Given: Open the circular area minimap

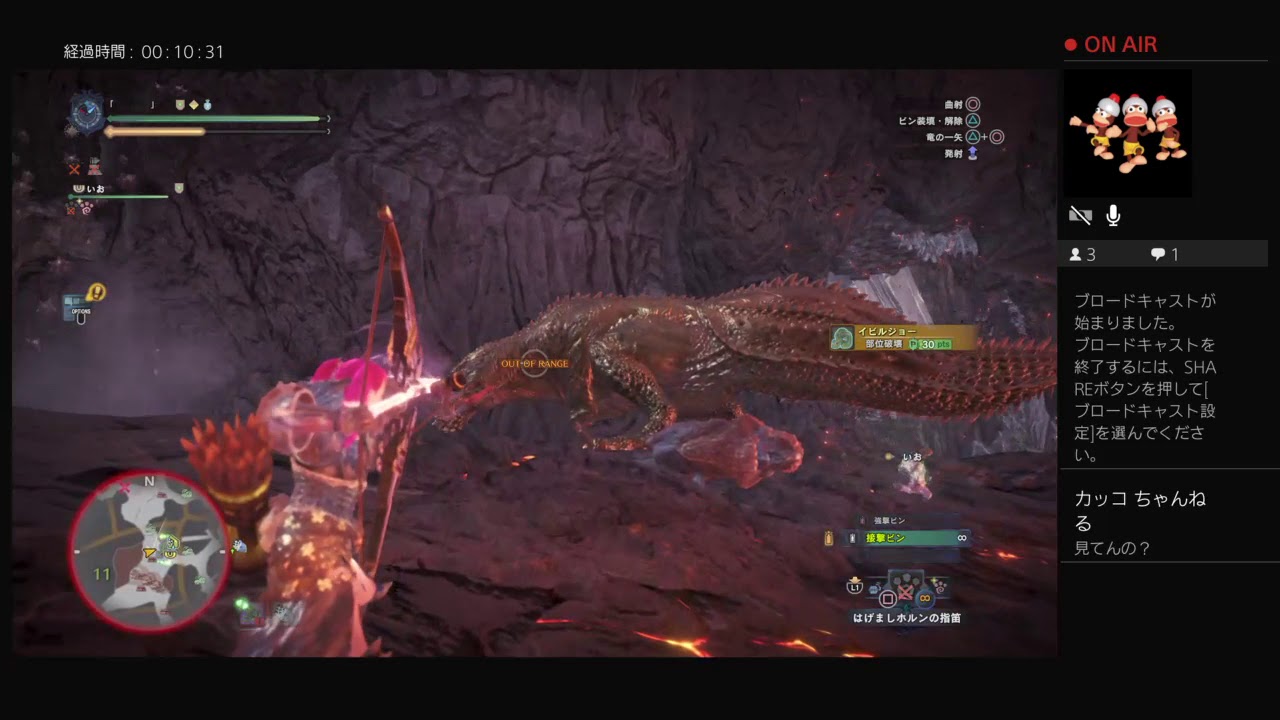Looking at the screenshot, I should 149,548.
